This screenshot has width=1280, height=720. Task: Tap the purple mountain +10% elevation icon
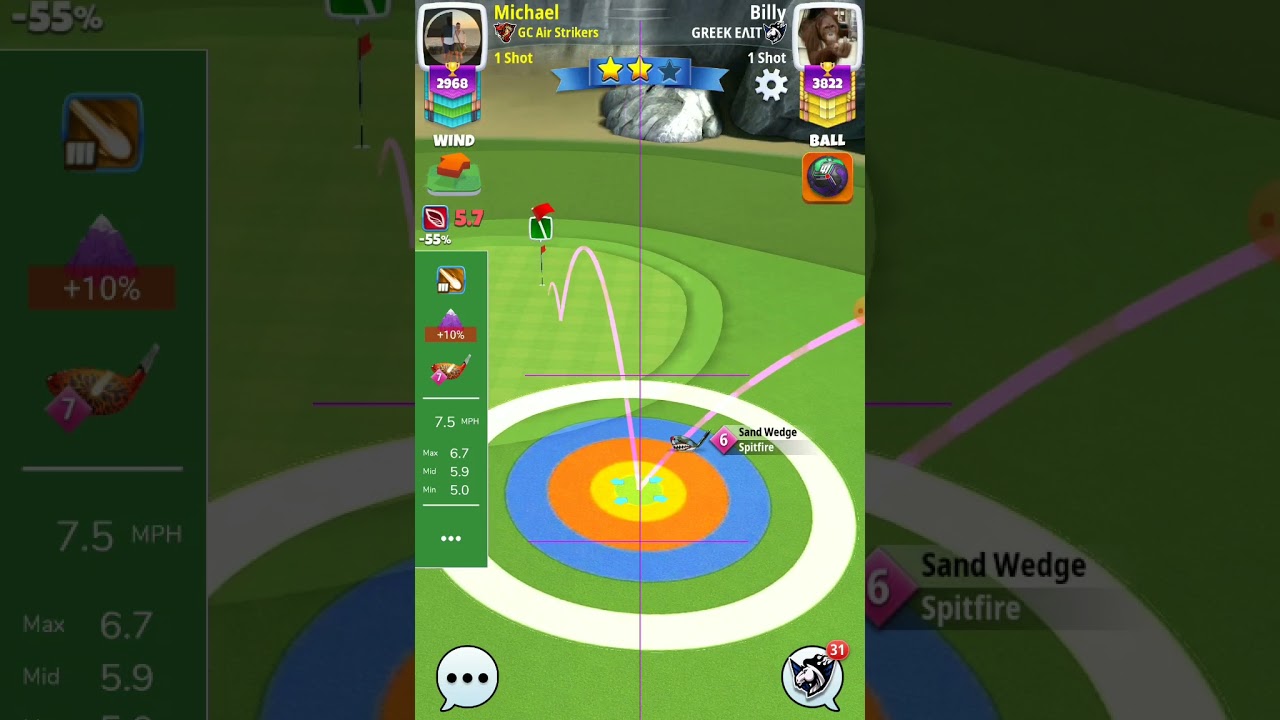[450, 324]
